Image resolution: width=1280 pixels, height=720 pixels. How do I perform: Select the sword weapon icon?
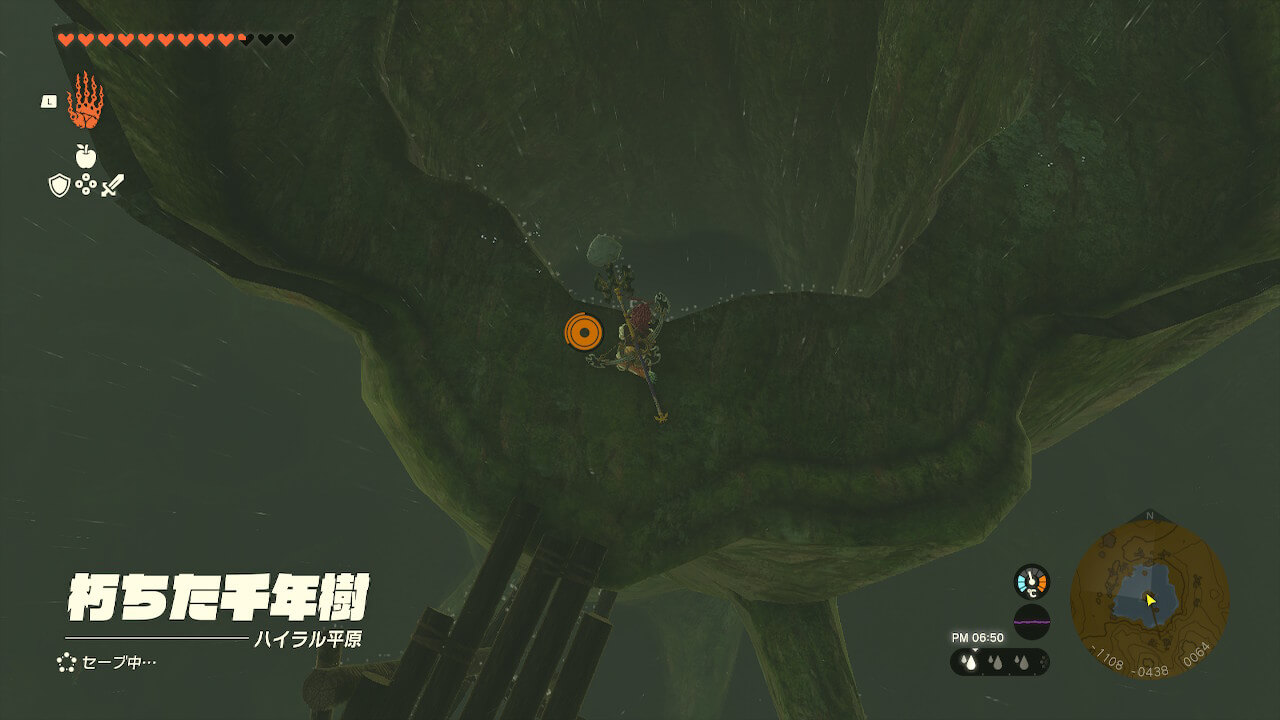(x=112, y=185)
